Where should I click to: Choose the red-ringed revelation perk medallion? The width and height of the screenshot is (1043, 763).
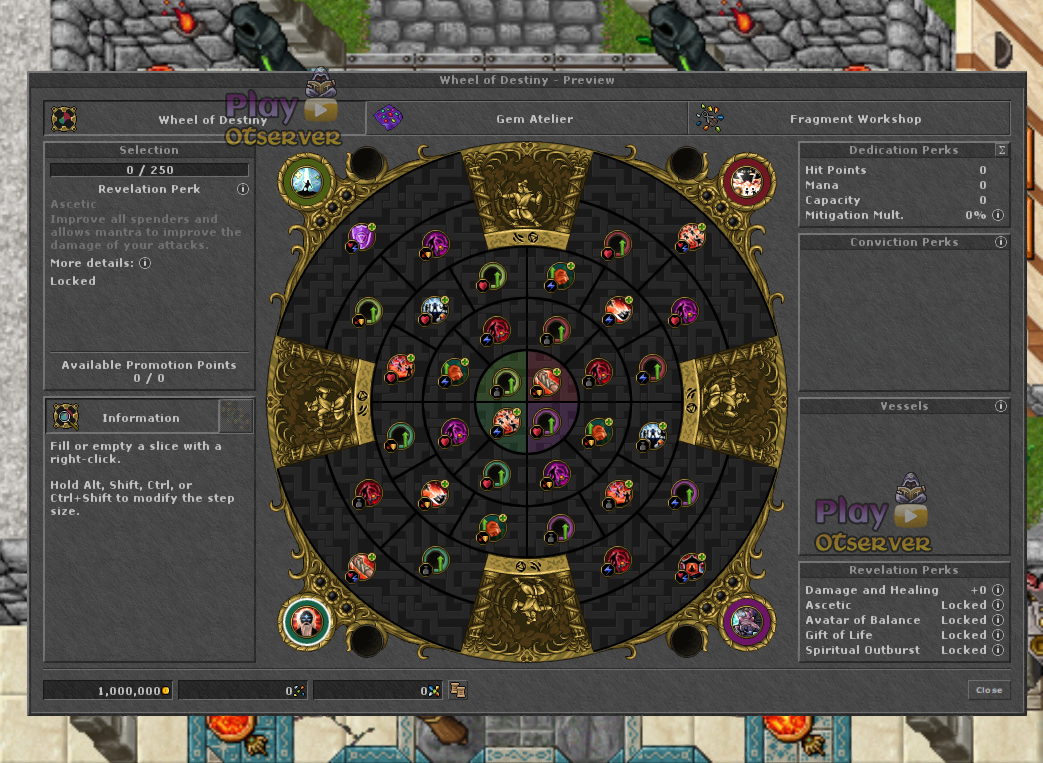748,181
